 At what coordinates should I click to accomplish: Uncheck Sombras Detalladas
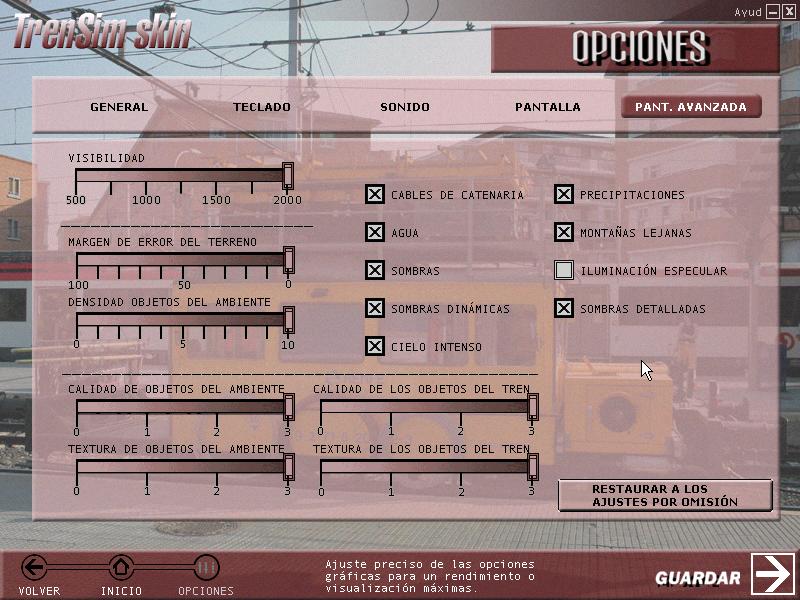click(564, 309)
